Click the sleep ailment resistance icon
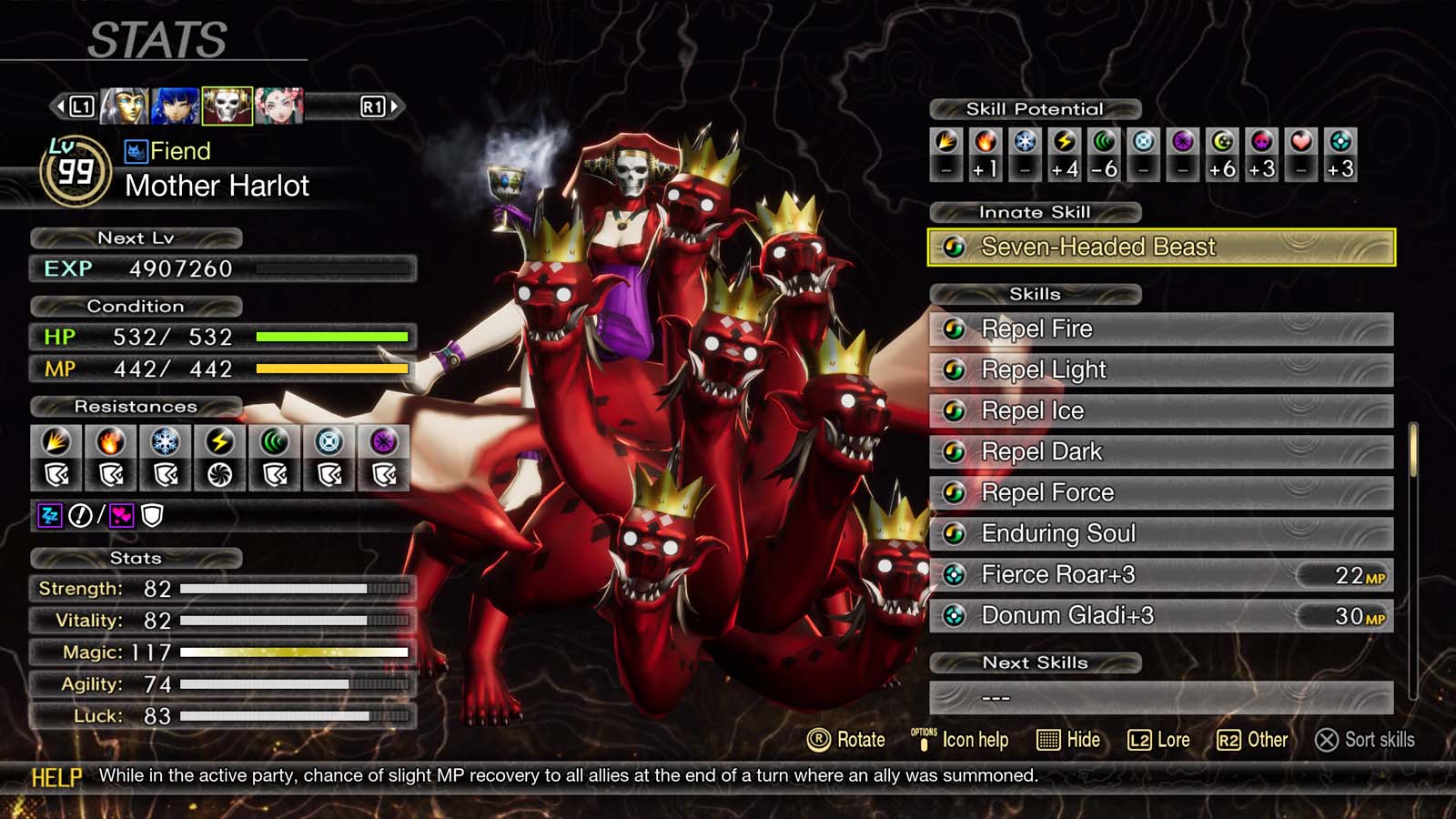The image size is (1456, 819). (51, 516)
